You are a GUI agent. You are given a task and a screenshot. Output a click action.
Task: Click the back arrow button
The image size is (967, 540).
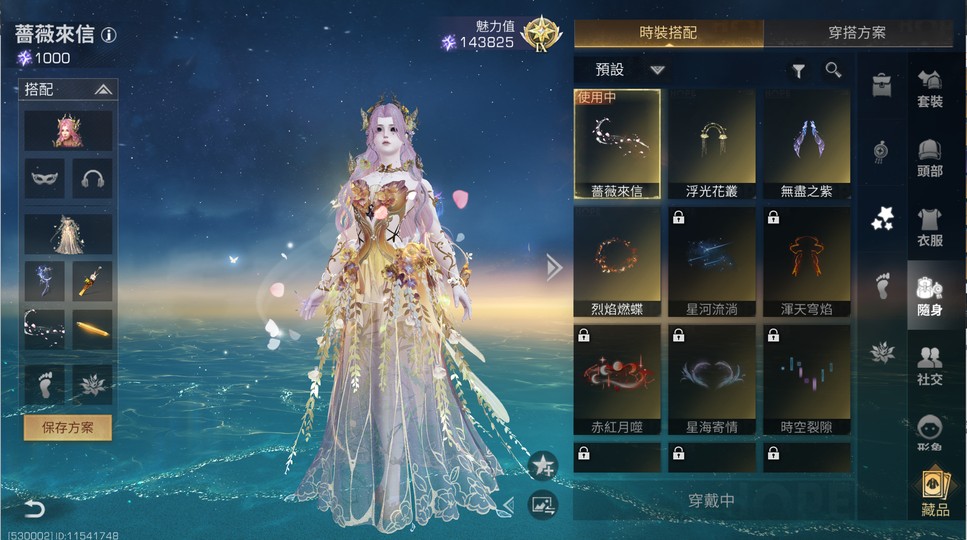pyautogui.click(x=34, y=509)
